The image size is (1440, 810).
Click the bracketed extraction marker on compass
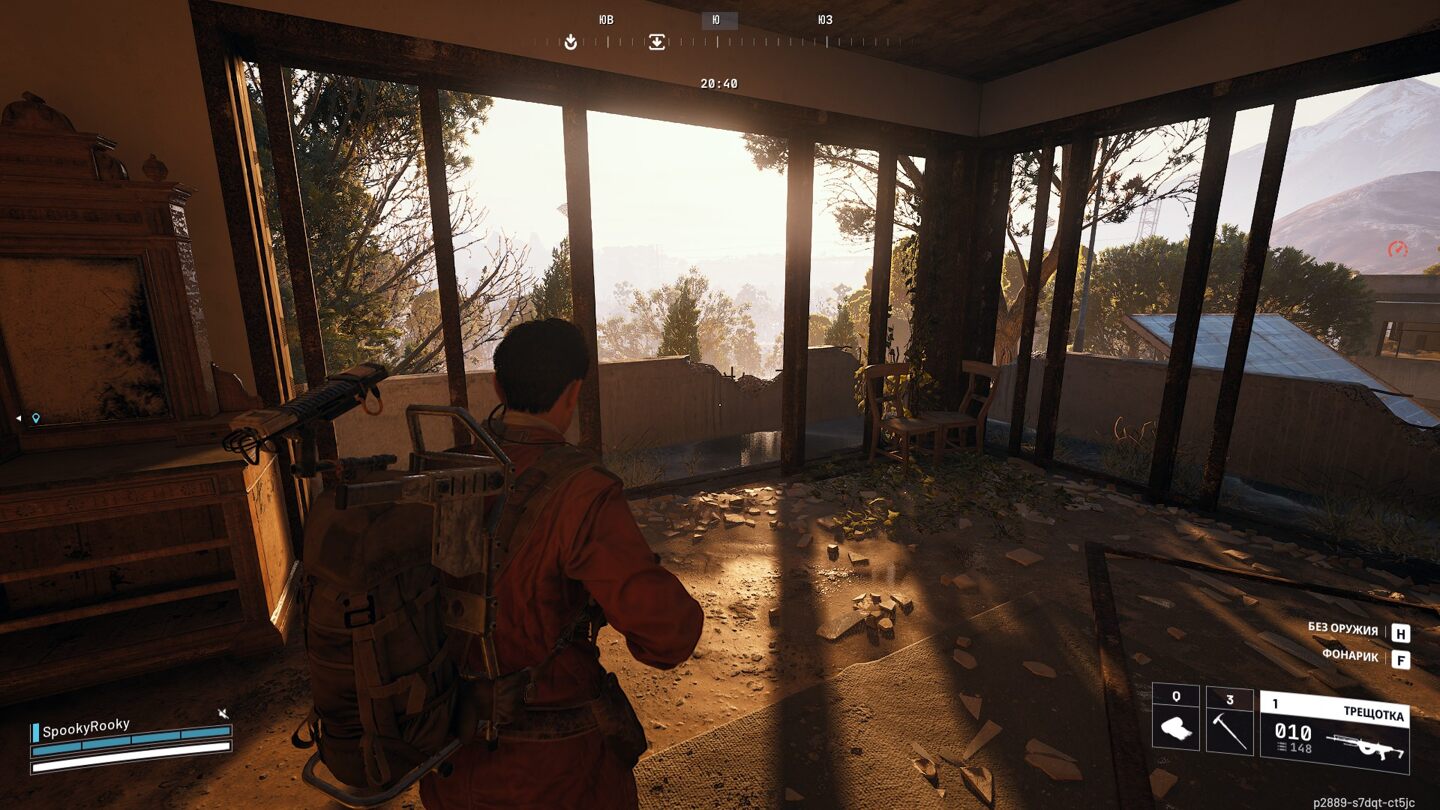click(x=656, y=42)
